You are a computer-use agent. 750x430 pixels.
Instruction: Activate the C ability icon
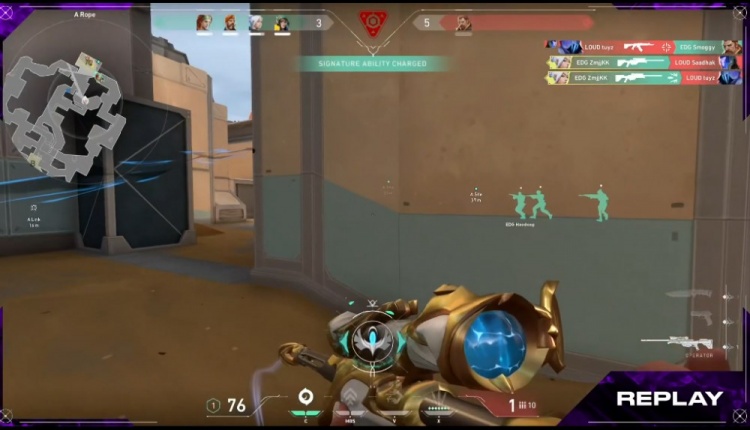click(x=306, y=398)
